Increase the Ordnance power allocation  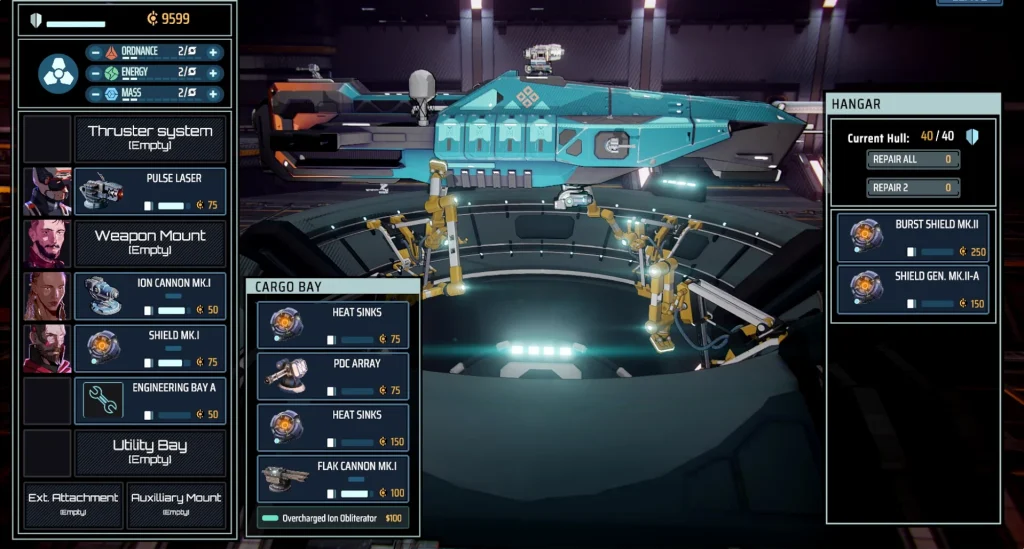[x=213, y=52]
